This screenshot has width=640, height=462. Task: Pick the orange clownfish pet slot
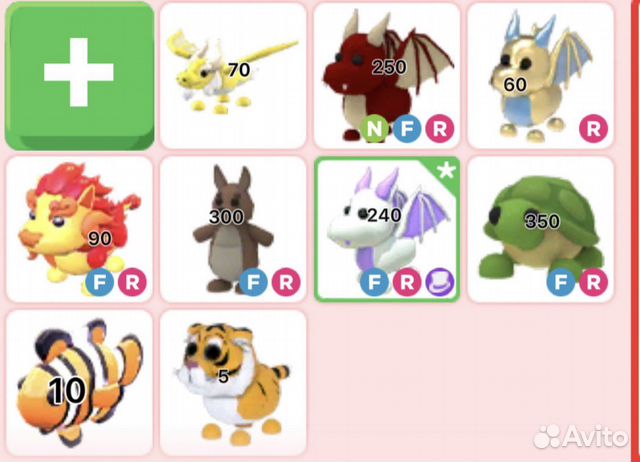(79, 383)
